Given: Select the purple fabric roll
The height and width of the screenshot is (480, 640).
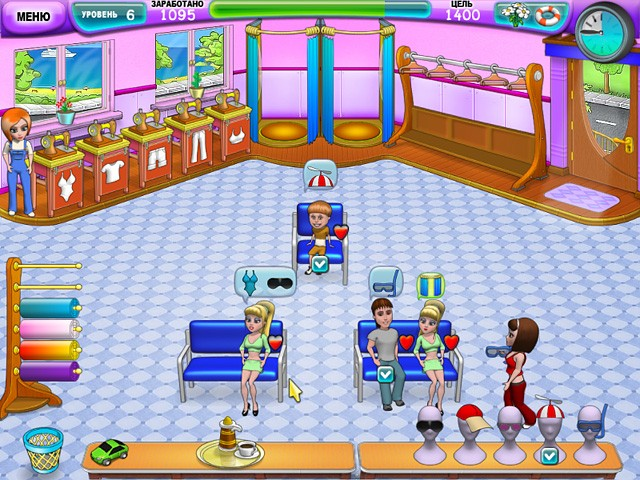Looking at the screenshot, I should point(49,371).
